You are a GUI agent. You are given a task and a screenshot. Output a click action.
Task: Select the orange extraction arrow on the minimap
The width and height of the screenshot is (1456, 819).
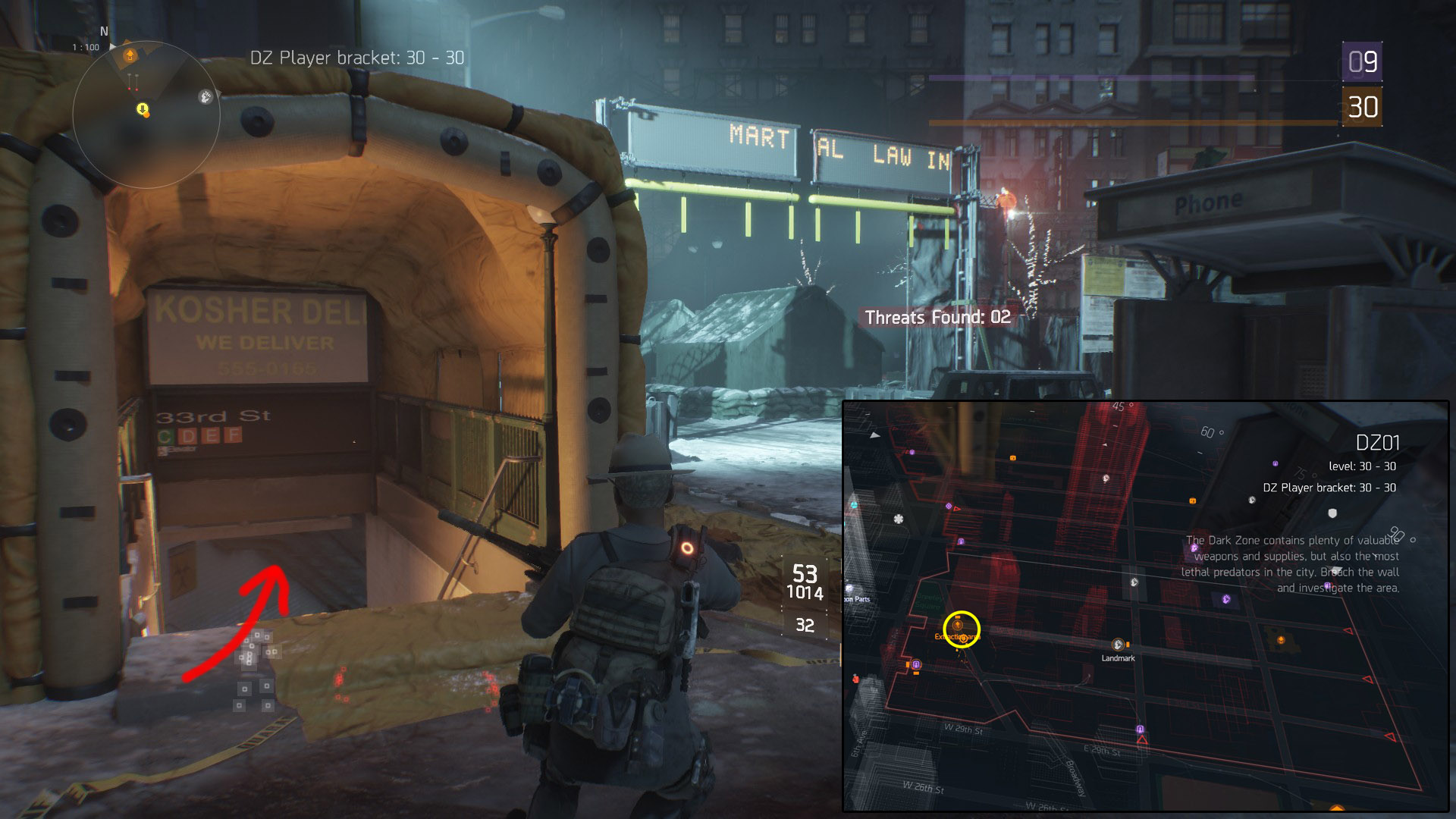point(130,55)
